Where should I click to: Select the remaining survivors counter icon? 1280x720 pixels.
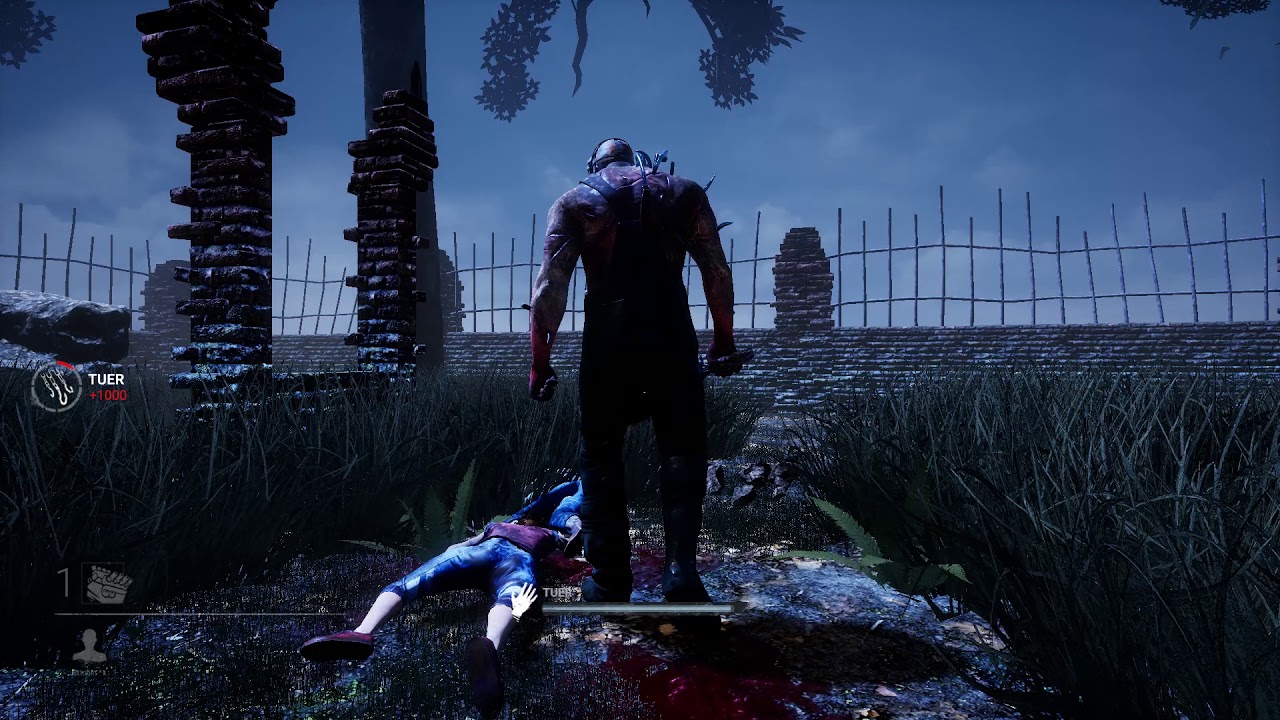coord(107,583)
